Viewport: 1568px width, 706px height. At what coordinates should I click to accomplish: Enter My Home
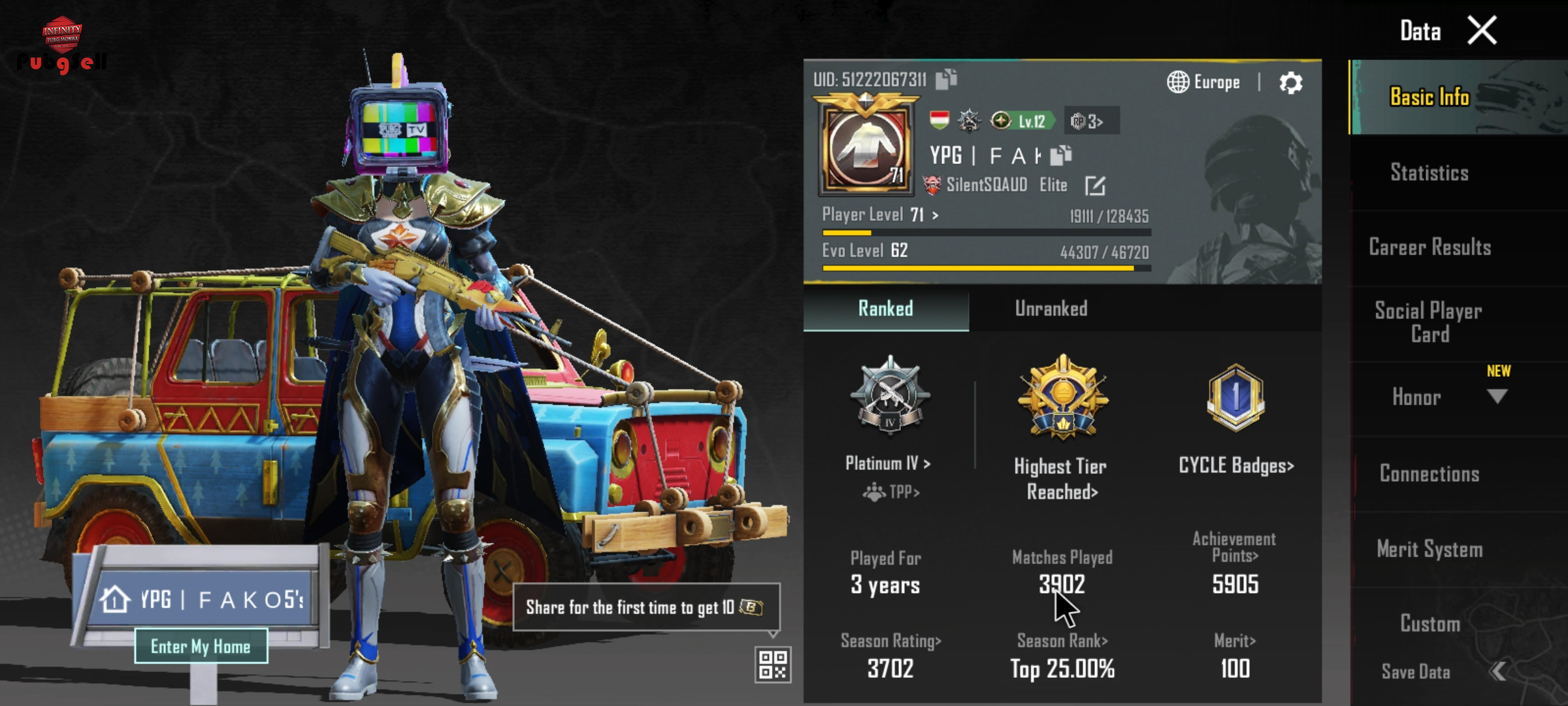tap(201, 647)
